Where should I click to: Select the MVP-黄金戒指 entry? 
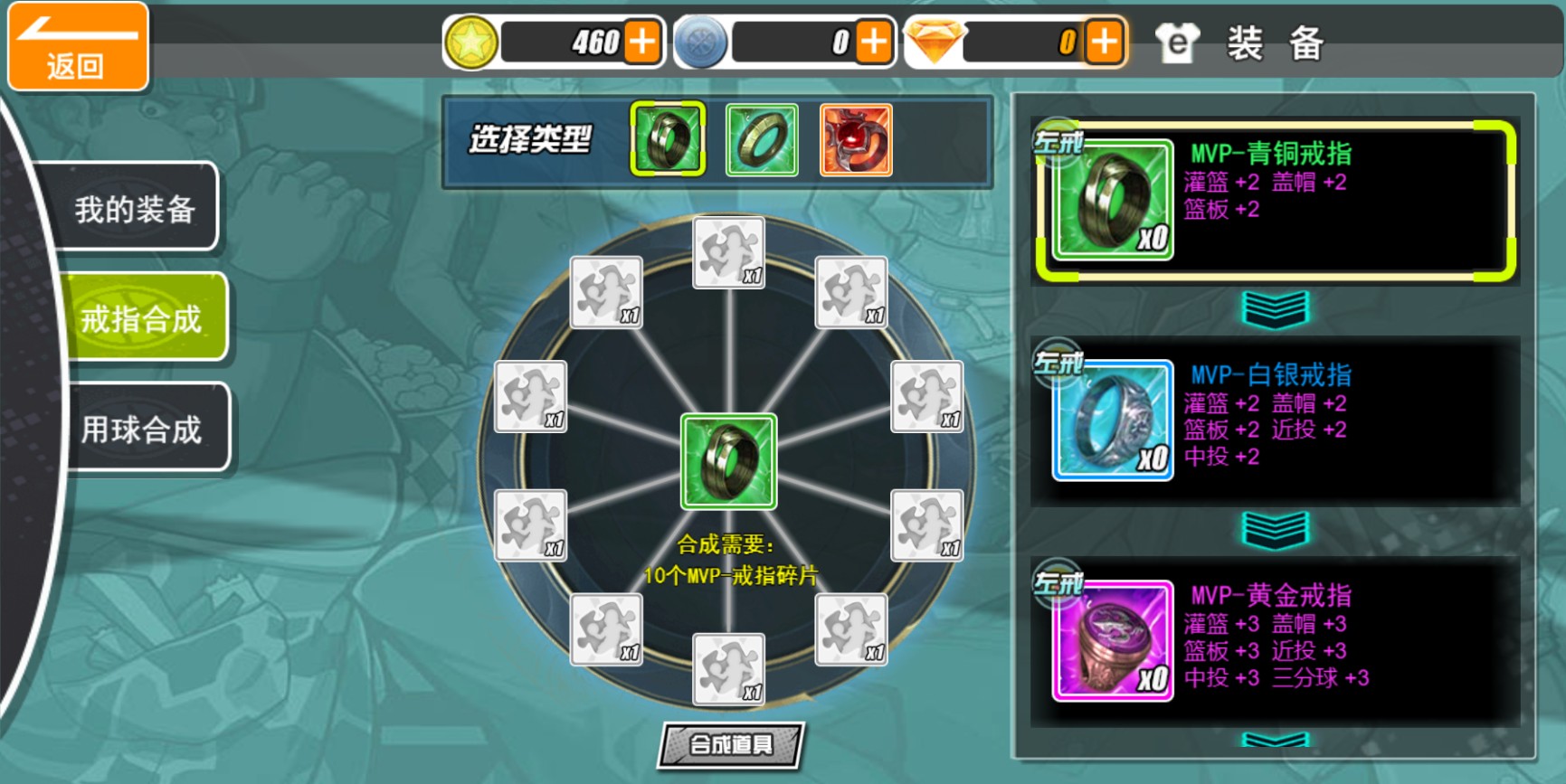[1275, 640]
